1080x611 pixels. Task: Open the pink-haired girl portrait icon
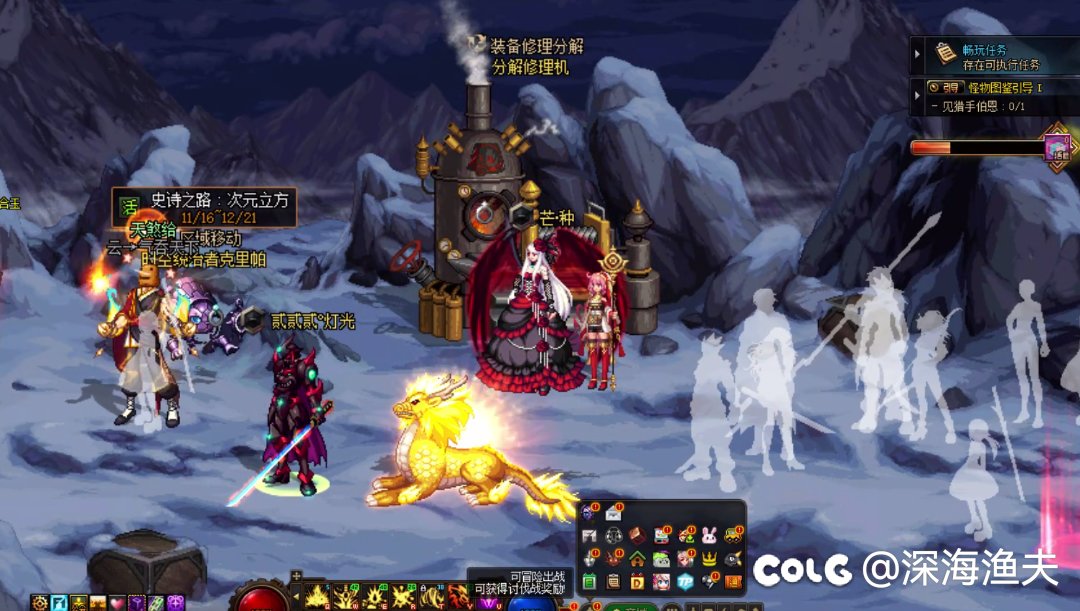point(662,581)
